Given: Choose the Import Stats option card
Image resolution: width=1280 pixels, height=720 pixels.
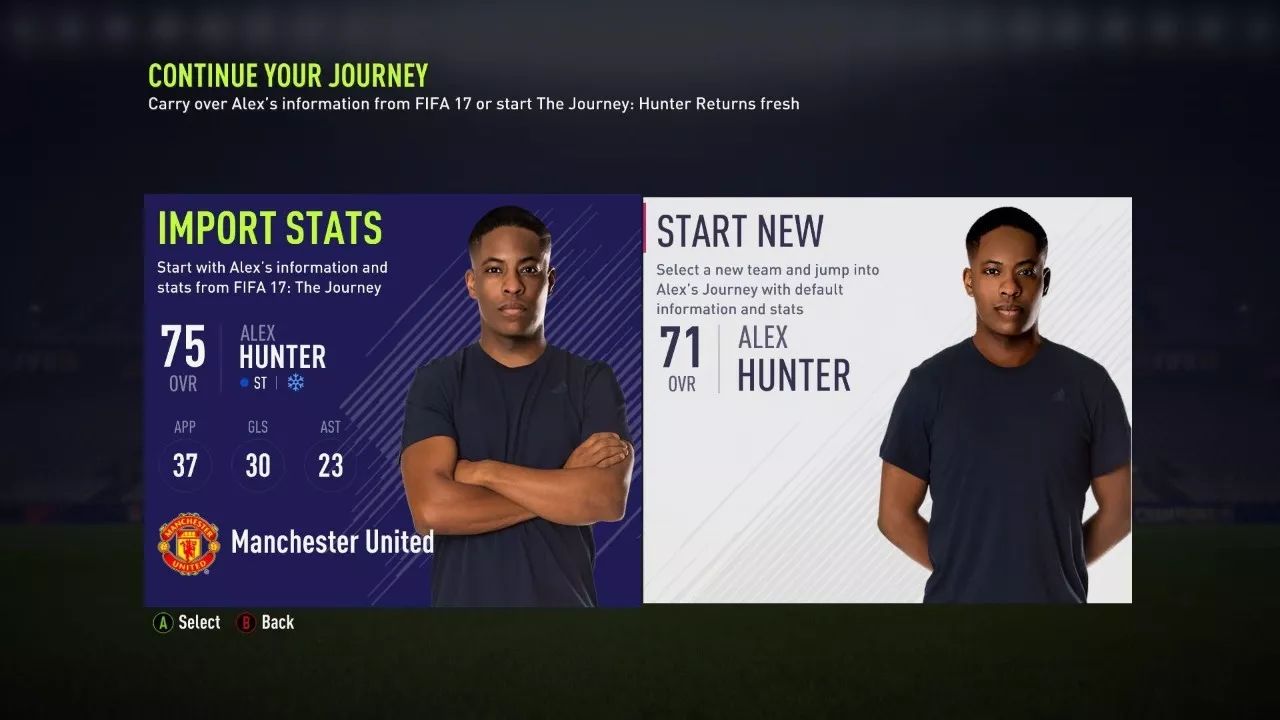Looking at the screenshot, I should [392, 400].
